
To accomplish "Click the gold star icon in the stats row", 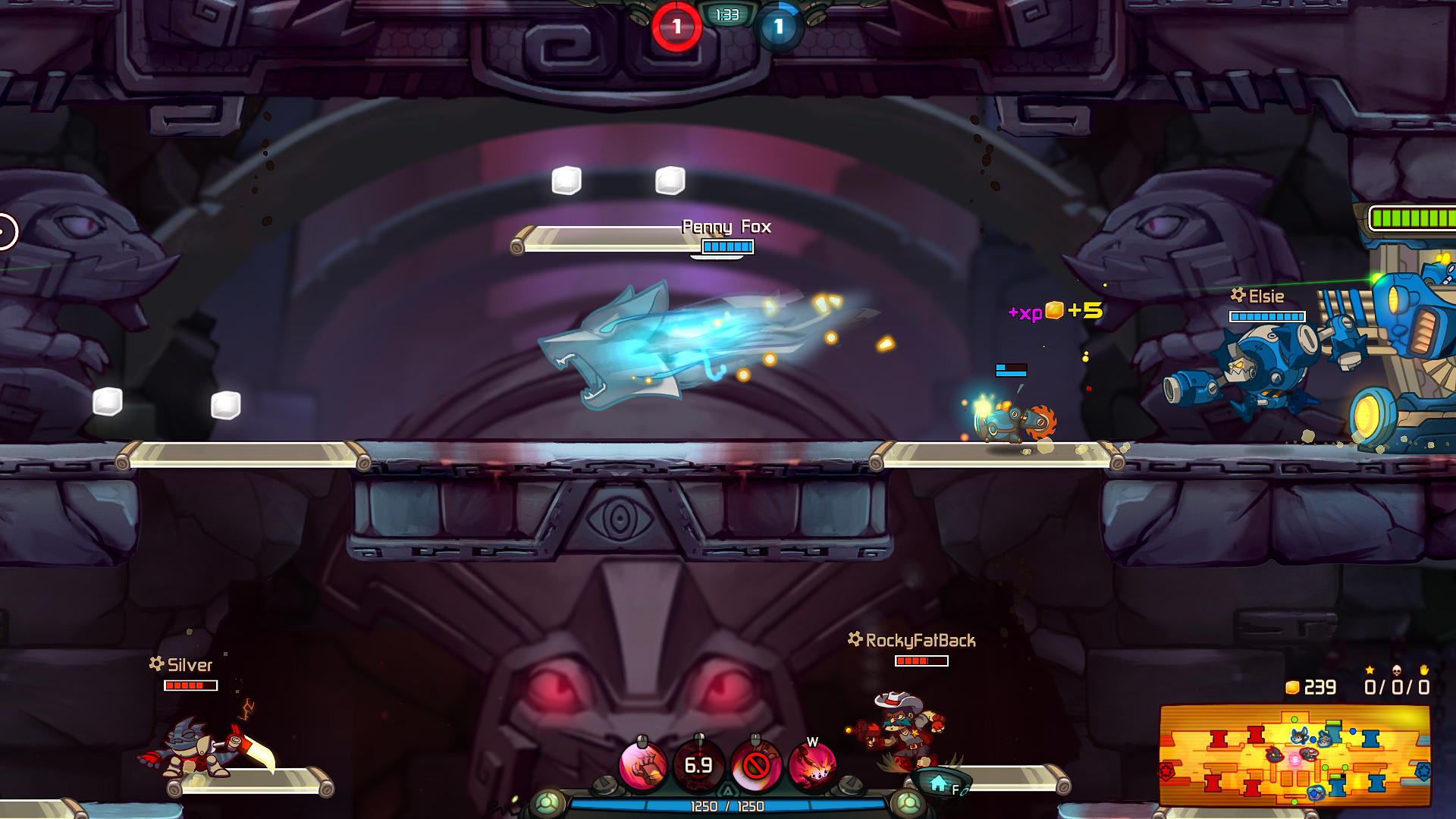I will (x=1370, y=670).
